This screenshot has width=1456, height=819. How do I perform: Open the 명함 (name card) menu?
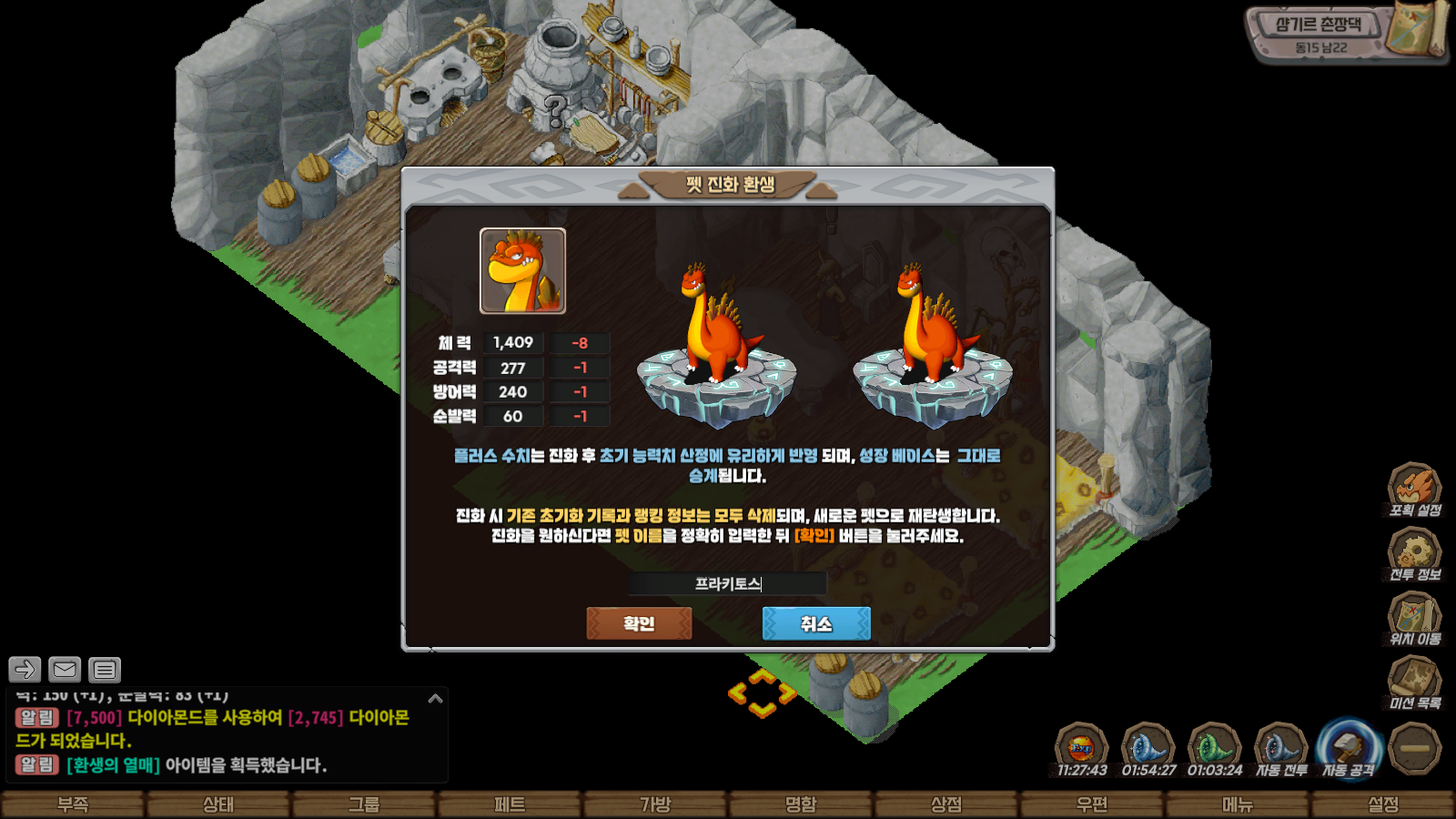pyautogui.click(x=801, y=804)
